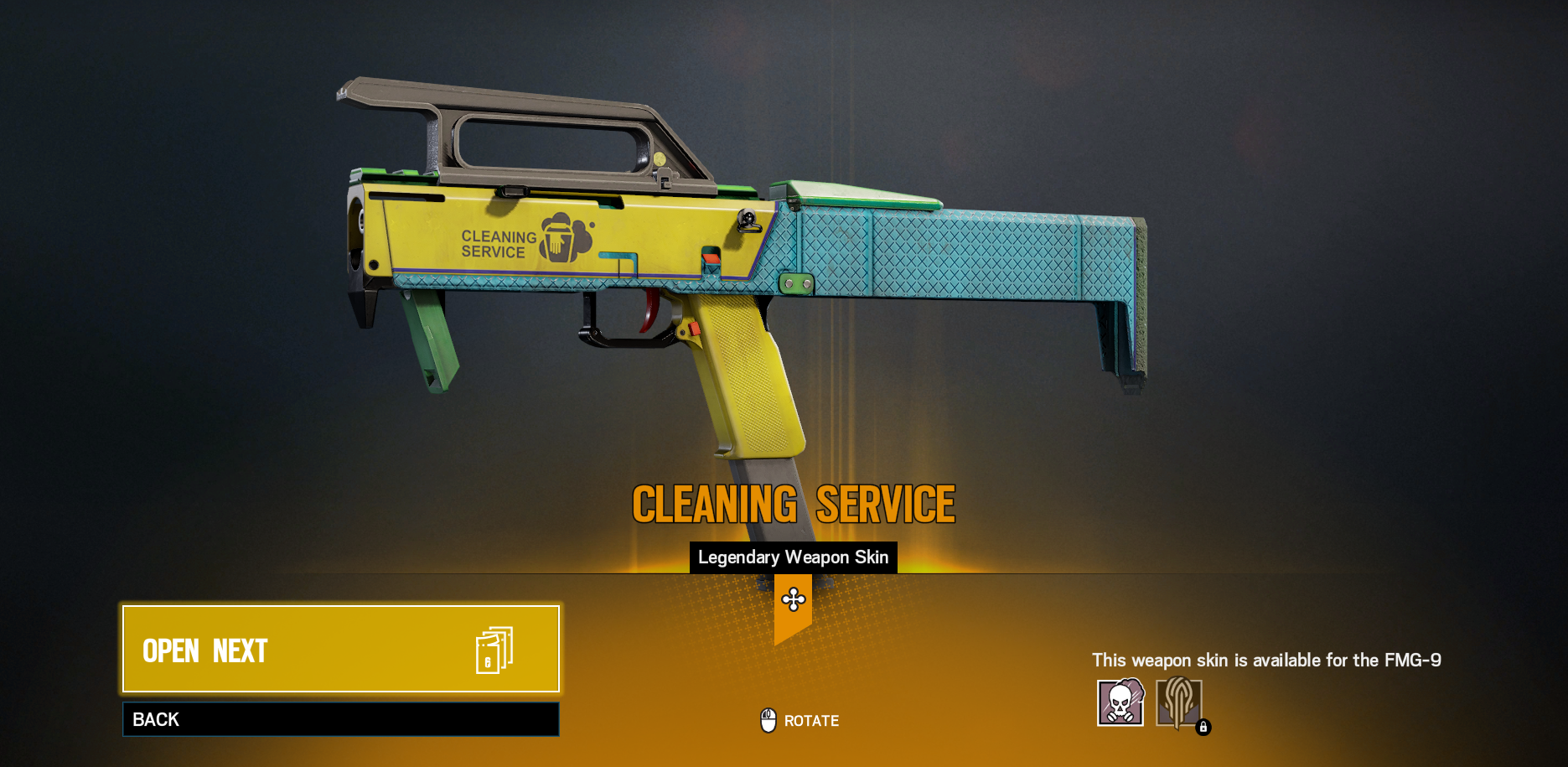The width and height of the screenshot is (1568, 767).
Task: Select the locked Nøkk operator icon
Action: (1179, 702)
